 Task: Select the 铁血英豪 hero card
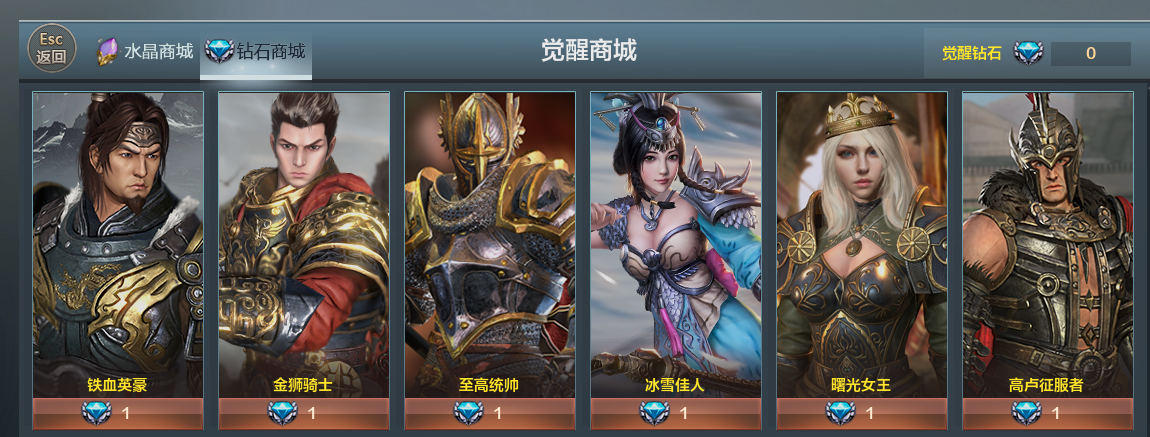pyautogui.click(x=118, y=240)
